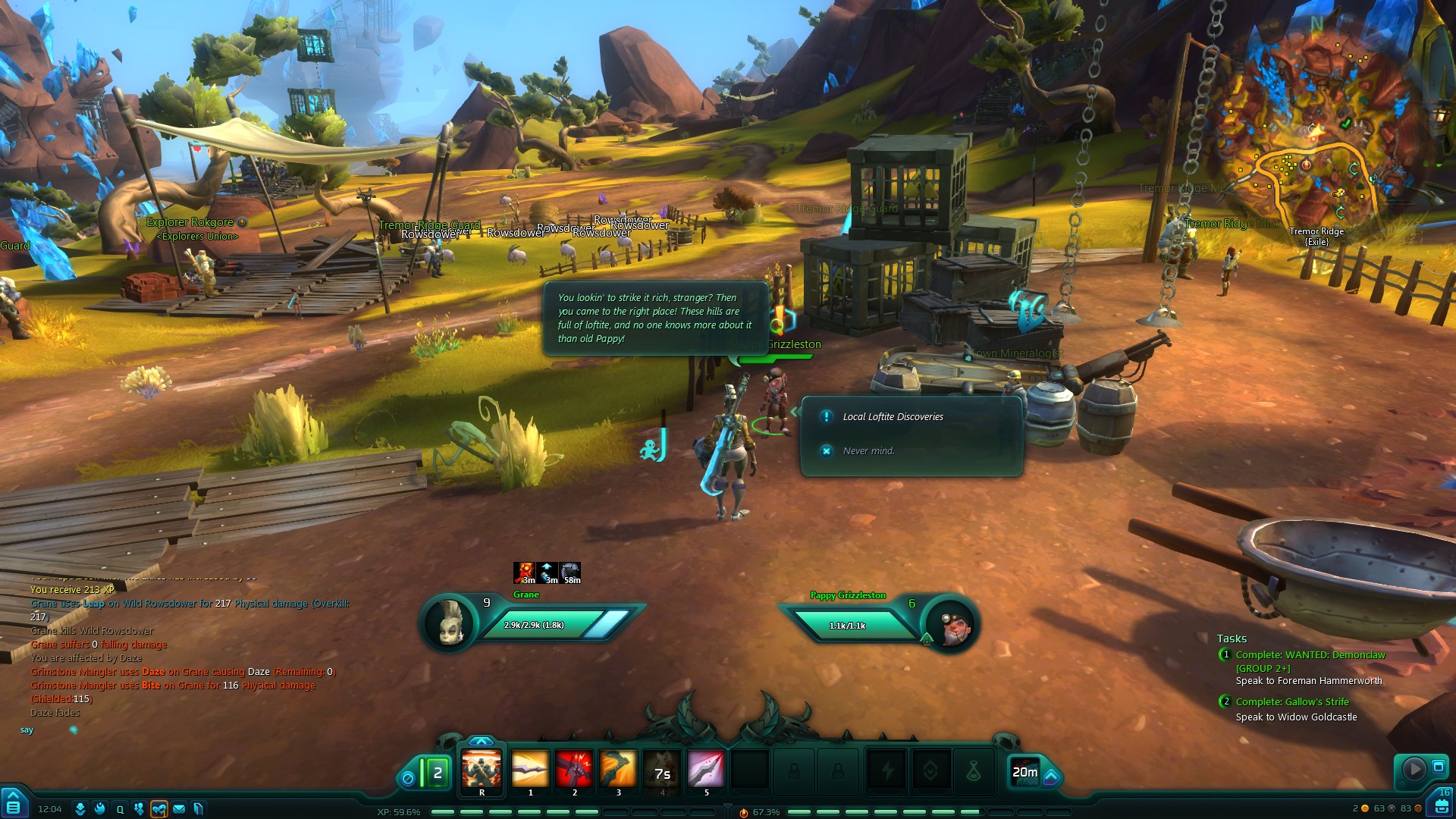
Task: Click the say chat input channel
Action: [x=27, y=730]
